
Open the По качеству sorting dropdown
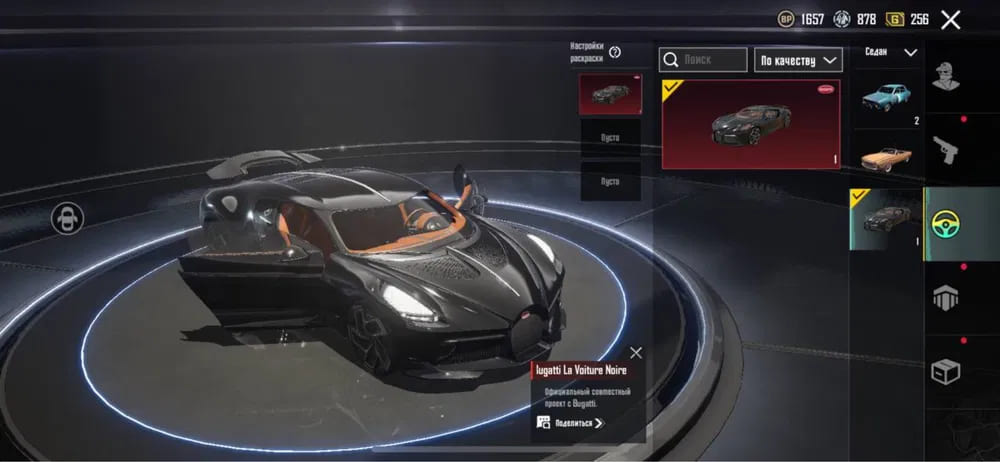coord(798,60)
